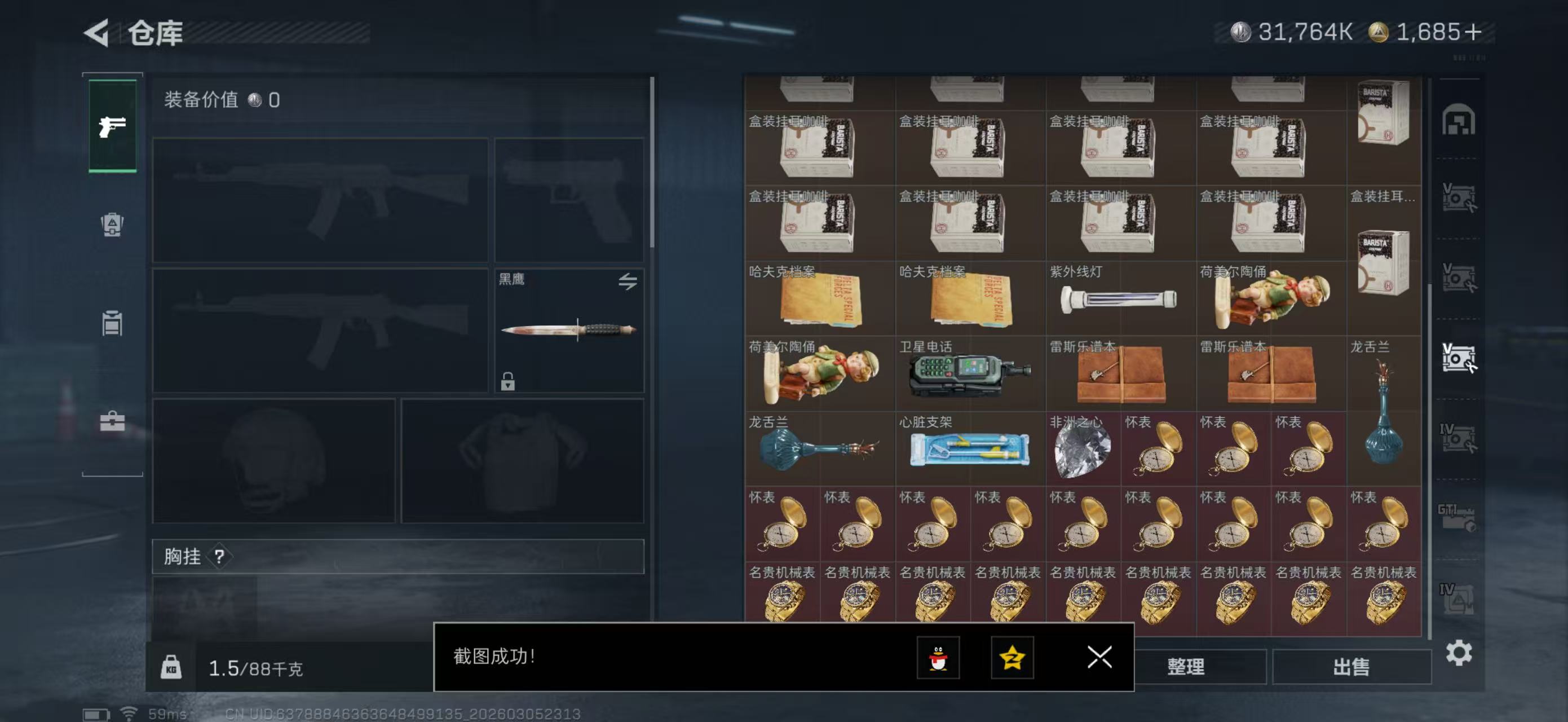Toggle the second V safe container tab
This screenshot has height=722, width=1568.
(x=1459, y=277)
